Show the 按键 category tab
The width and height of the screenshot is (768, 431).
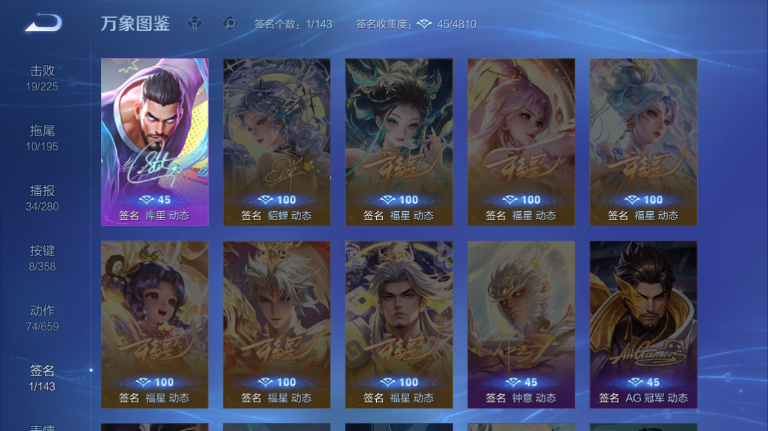(x=42, y=257)
